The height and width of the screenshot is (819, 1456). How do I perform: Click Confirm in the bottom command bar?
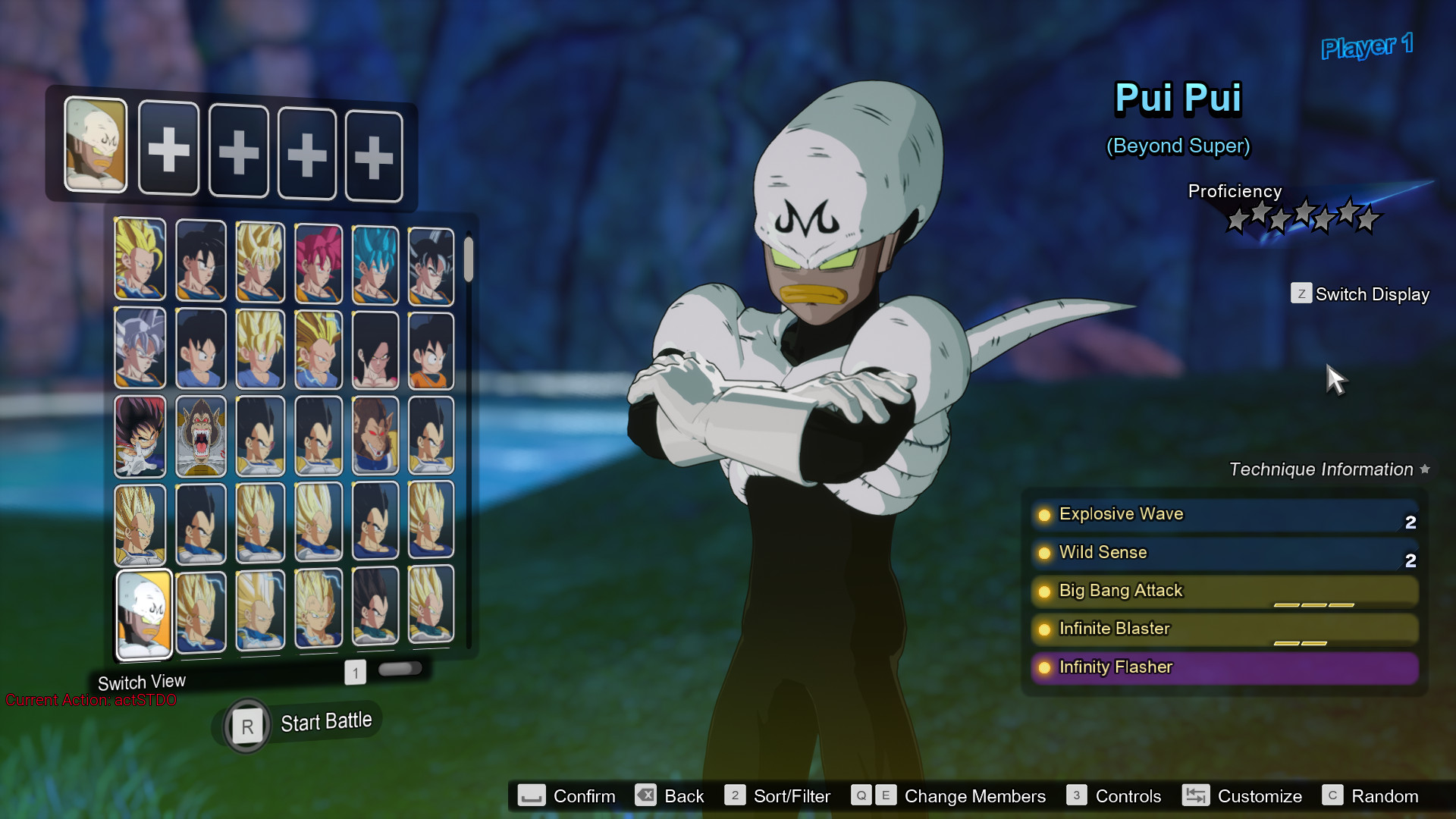pos(532,795)
